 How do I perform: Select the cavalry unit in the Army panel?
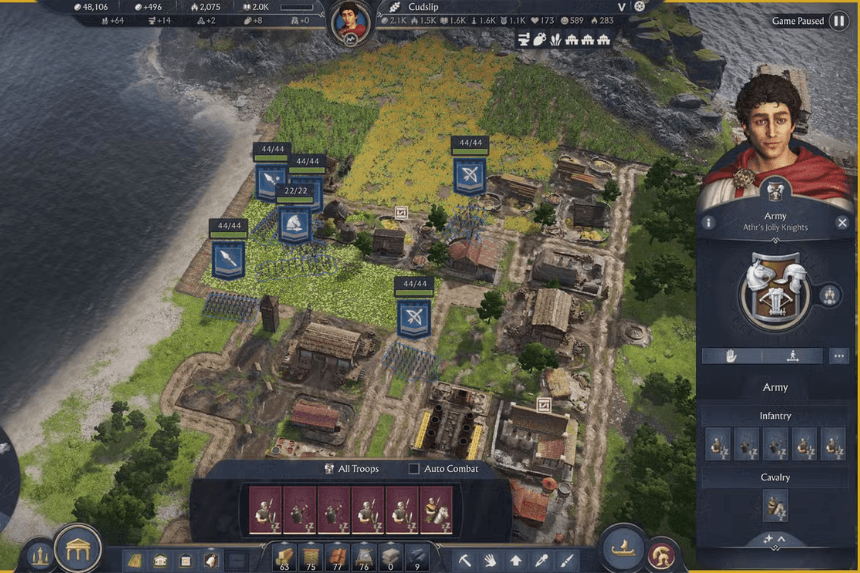click(x=775, y=506)
